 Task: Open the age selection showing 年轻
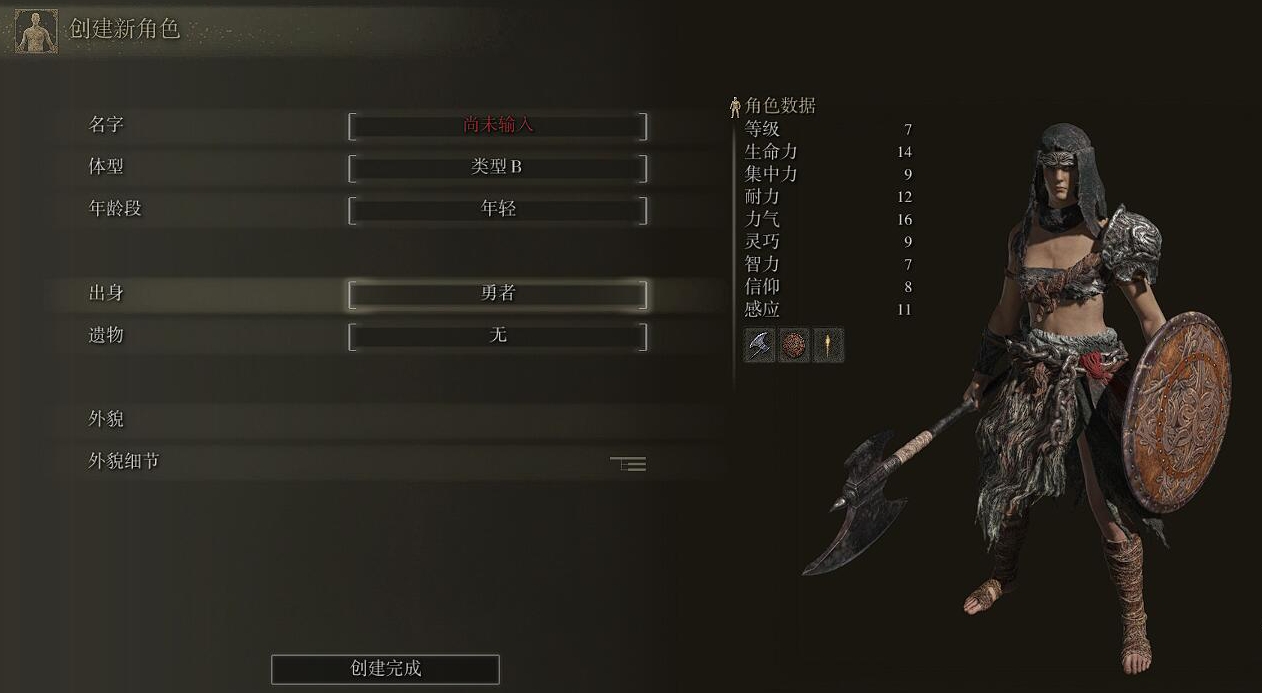tap(497, 210)
